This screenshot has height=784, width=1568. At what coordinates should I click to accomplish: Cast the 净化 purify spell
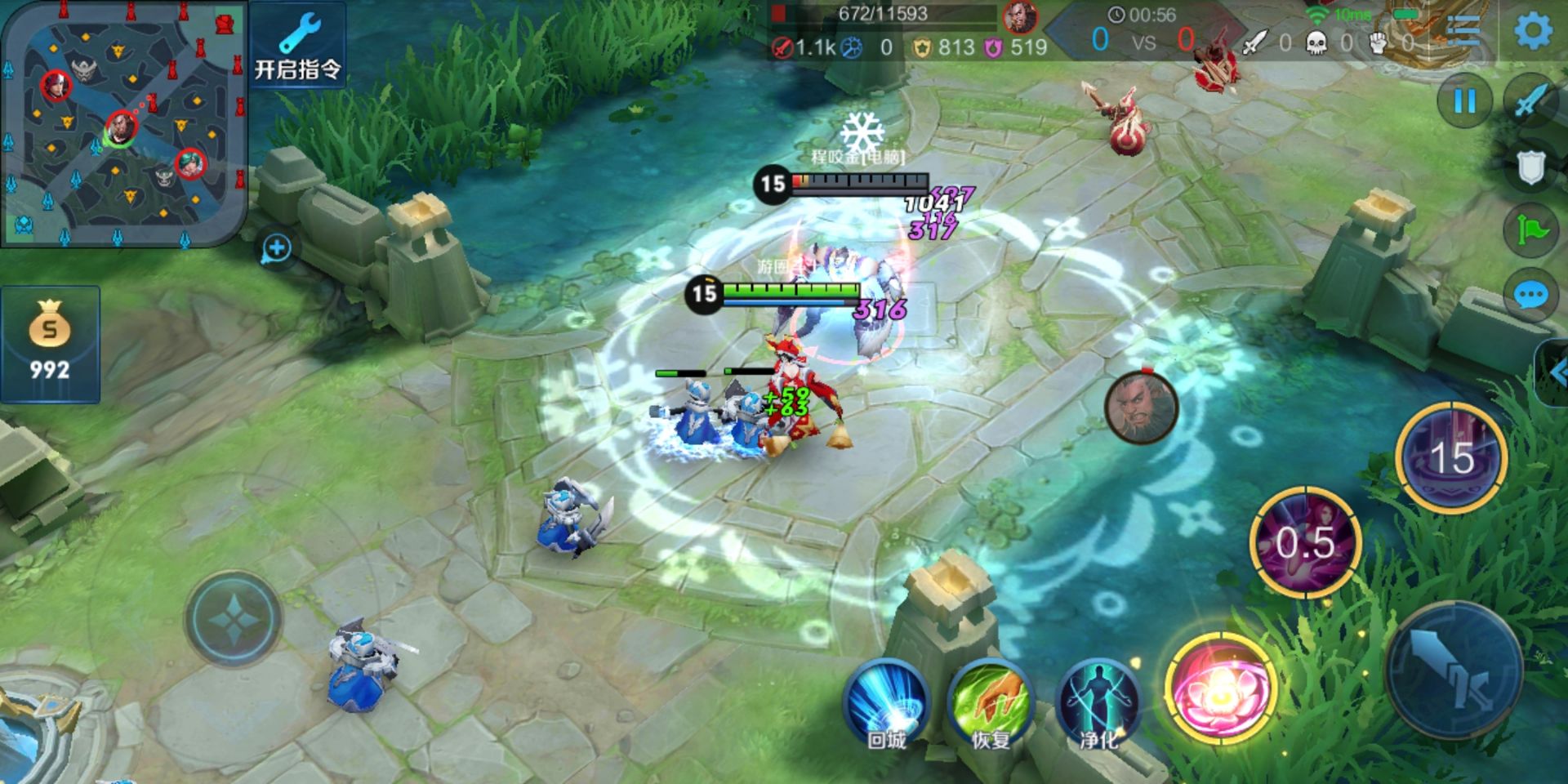(x=1098, y=702)
